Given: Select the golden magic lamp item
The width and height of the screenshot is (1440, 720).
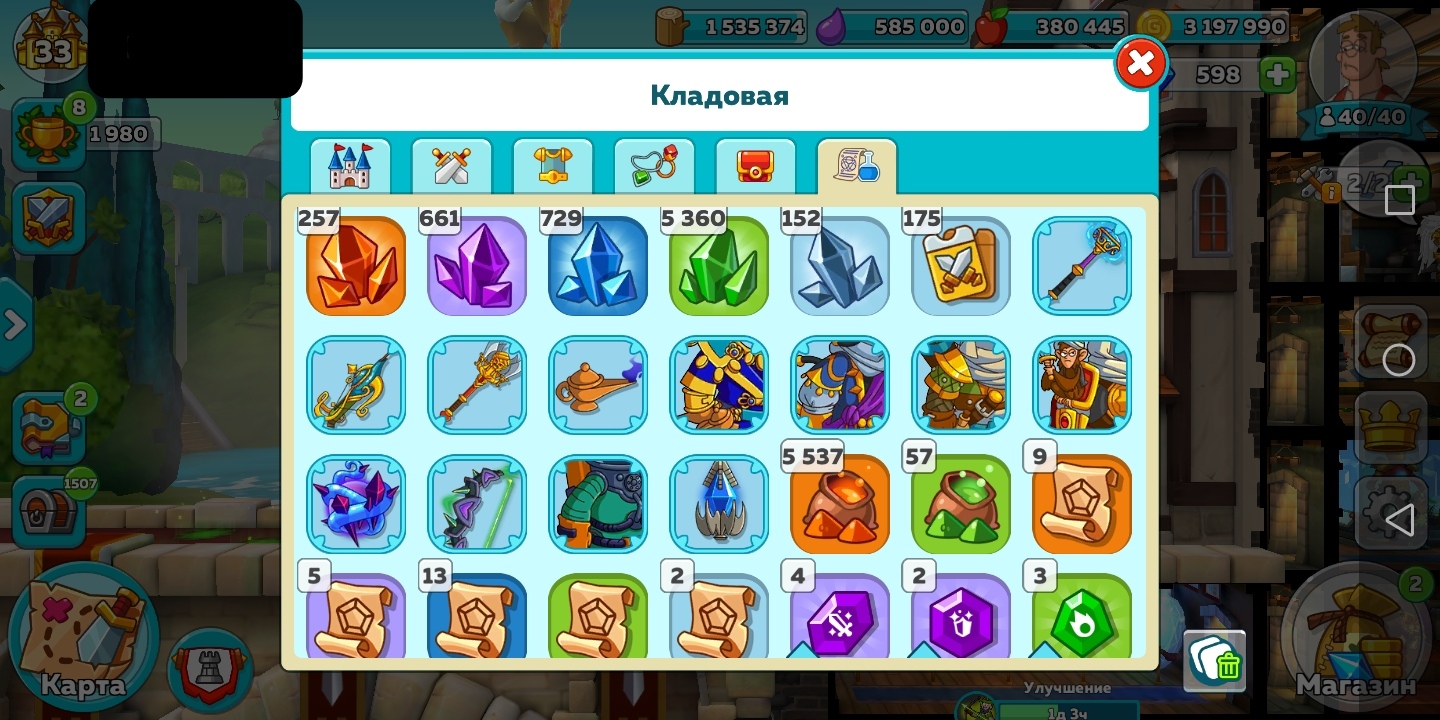Looking at the screenshot, I should tap(598, 385).
